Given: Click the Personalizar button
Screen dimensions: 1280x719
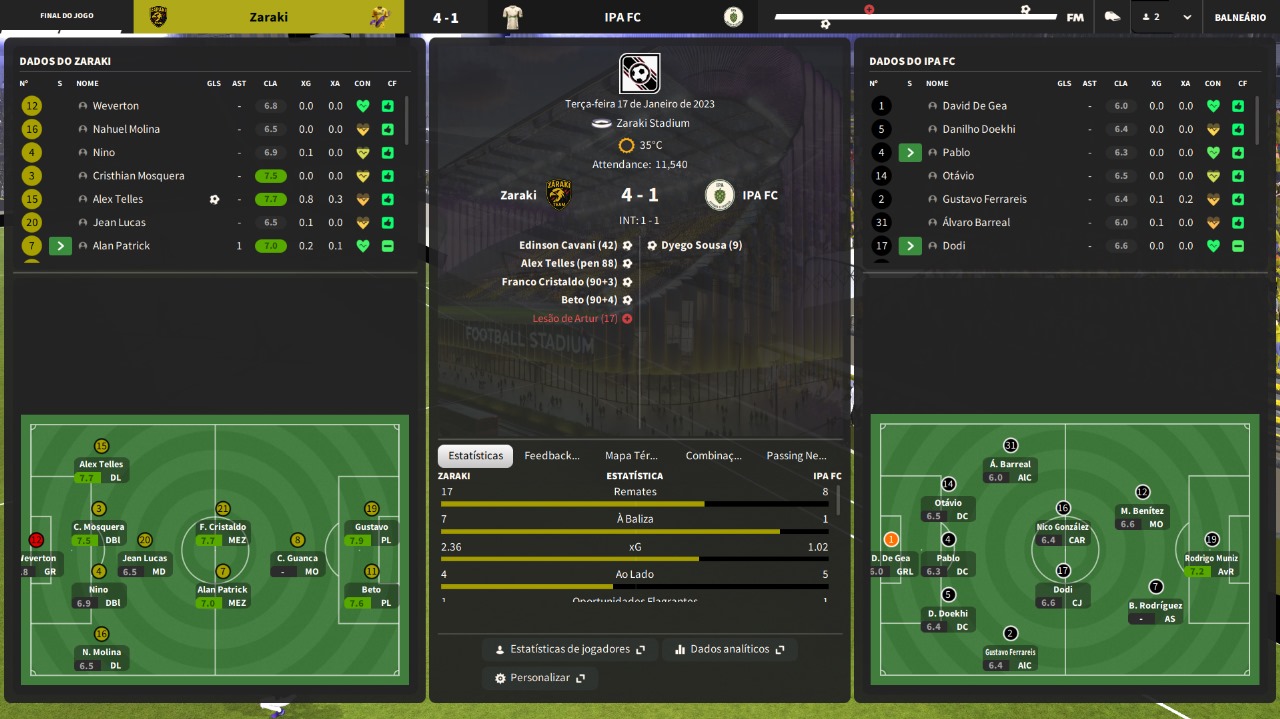Looking at the screenshot, I should point(540,678).
